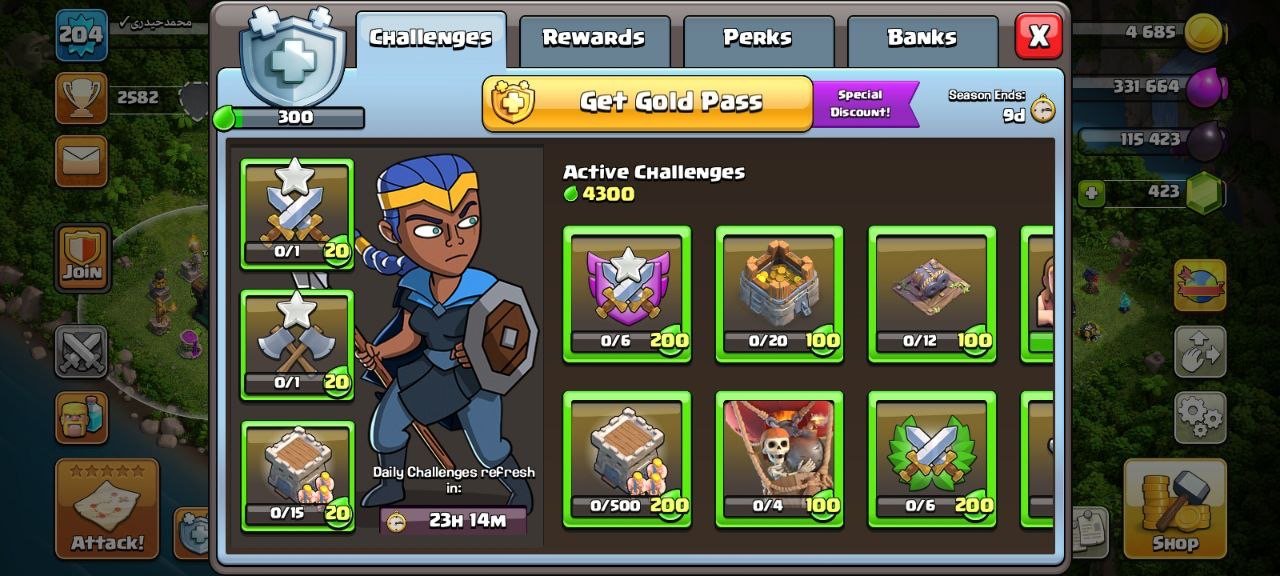1280x576 pixels.
Task: Select the 0/500 challenge tile
Action: pyautogui.click(x=627, y=458)
